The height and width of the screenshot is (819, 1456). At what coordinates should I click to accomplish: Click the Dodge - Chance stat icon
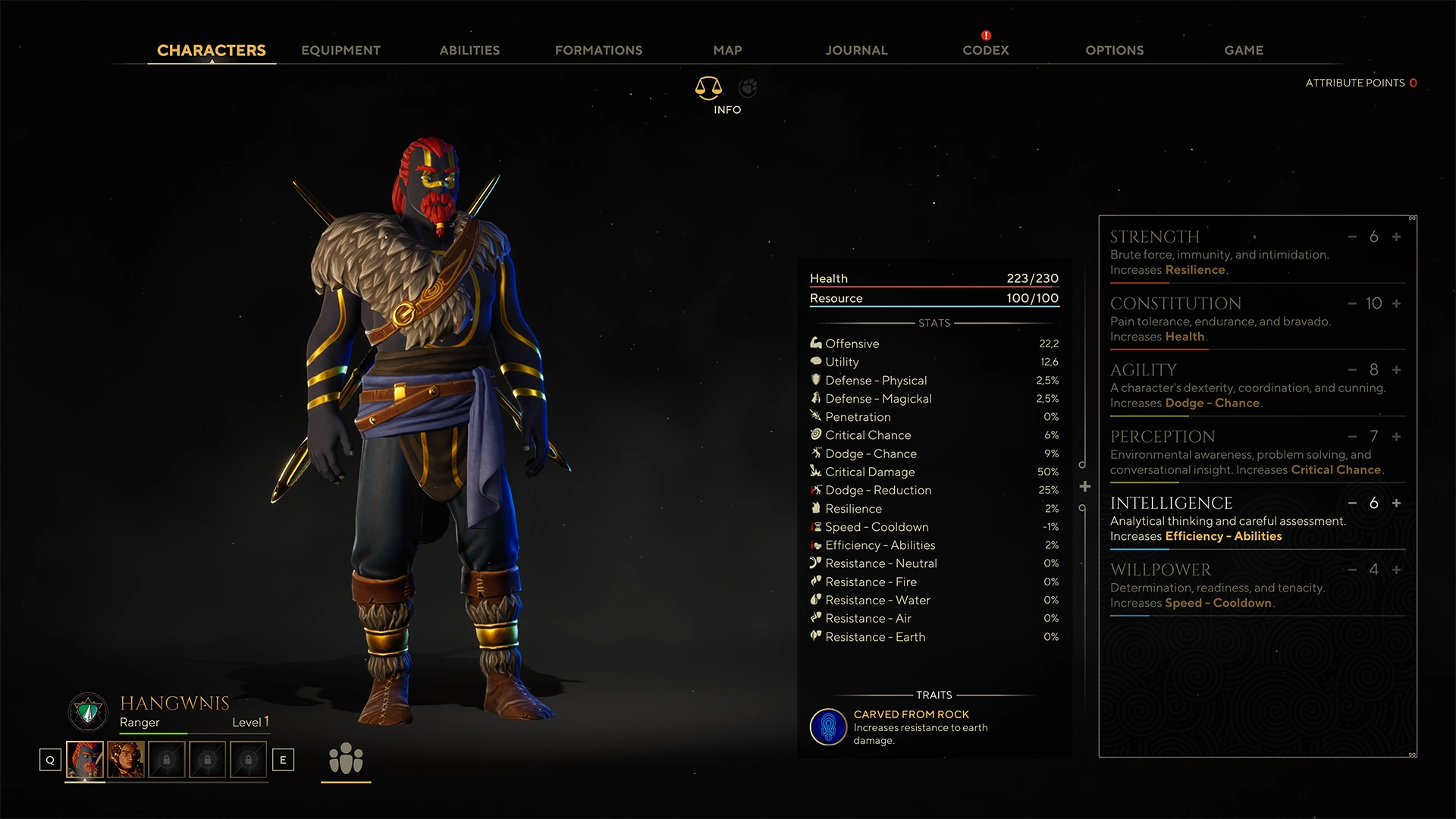815,453
